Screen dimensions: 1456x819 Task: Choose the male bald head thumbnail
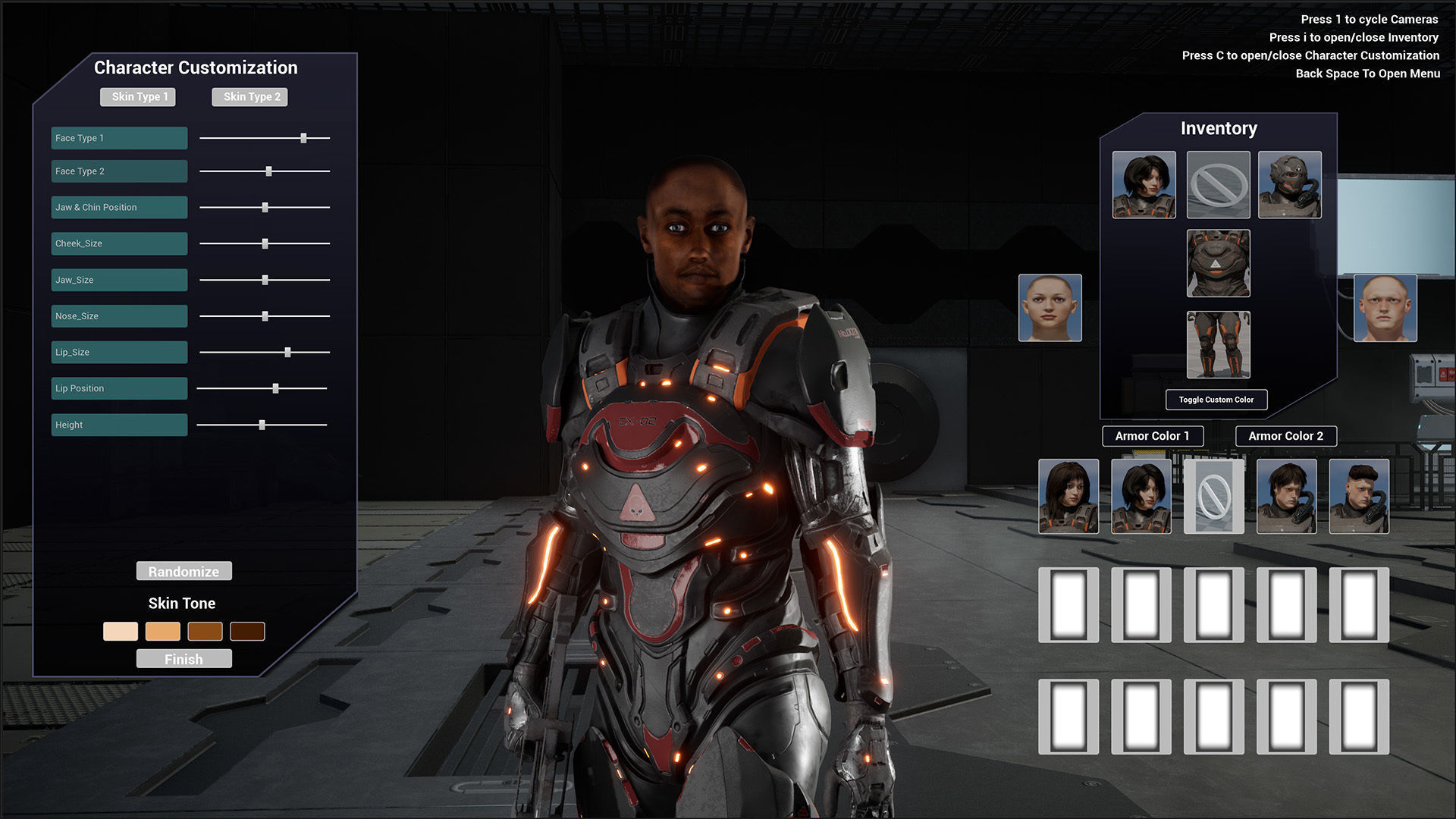coord(1385,308)
